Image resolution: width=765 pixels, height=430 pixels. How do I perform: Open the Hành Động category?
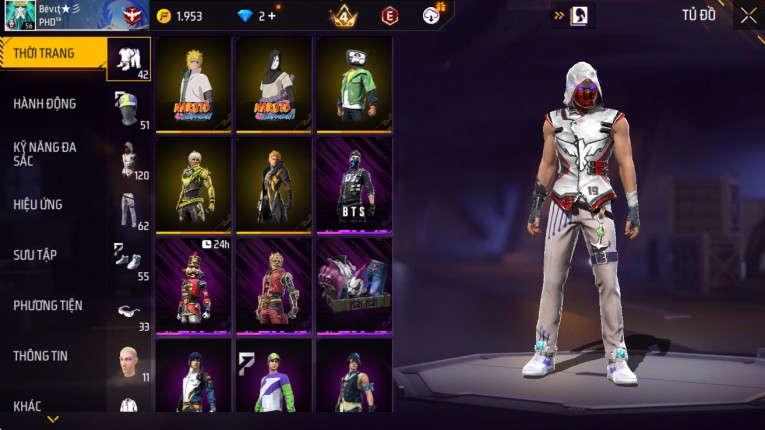pos(45,103)
